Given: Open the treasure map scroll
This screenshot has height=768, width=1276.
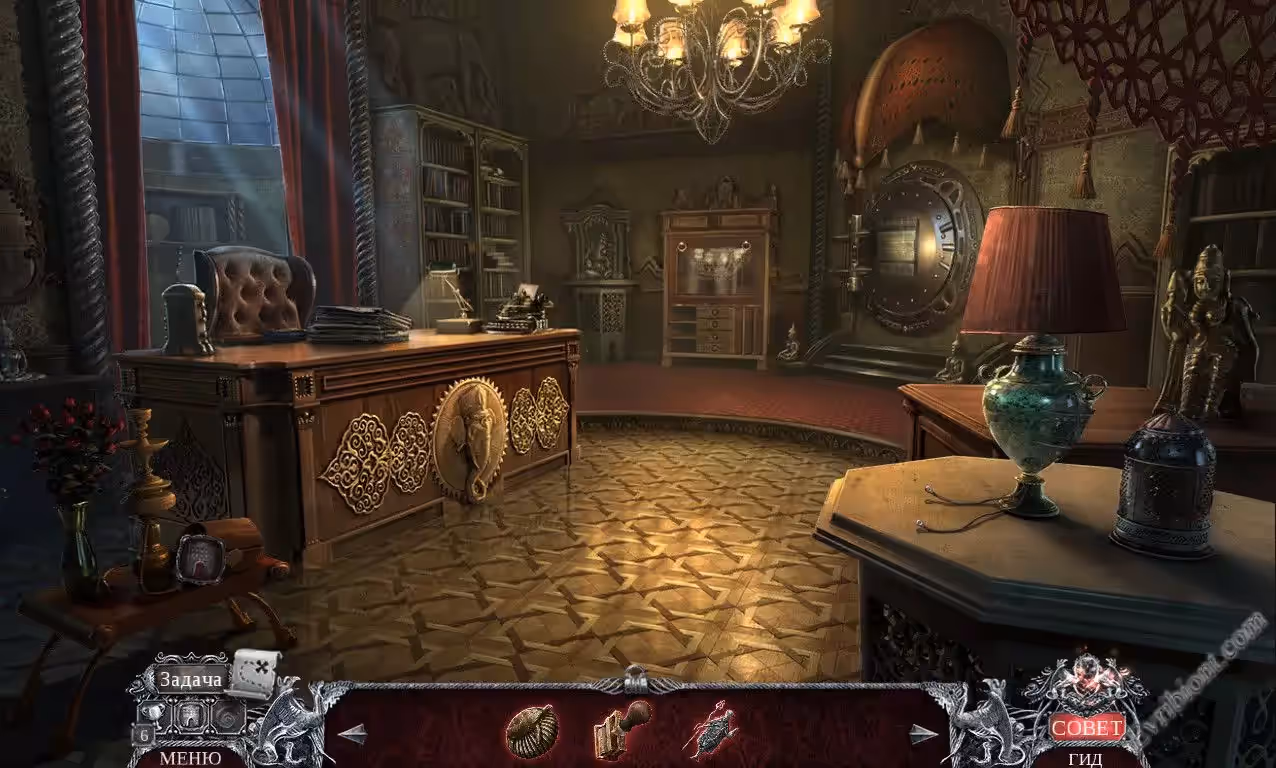Looking at the screenshot, I should (254, 671).
